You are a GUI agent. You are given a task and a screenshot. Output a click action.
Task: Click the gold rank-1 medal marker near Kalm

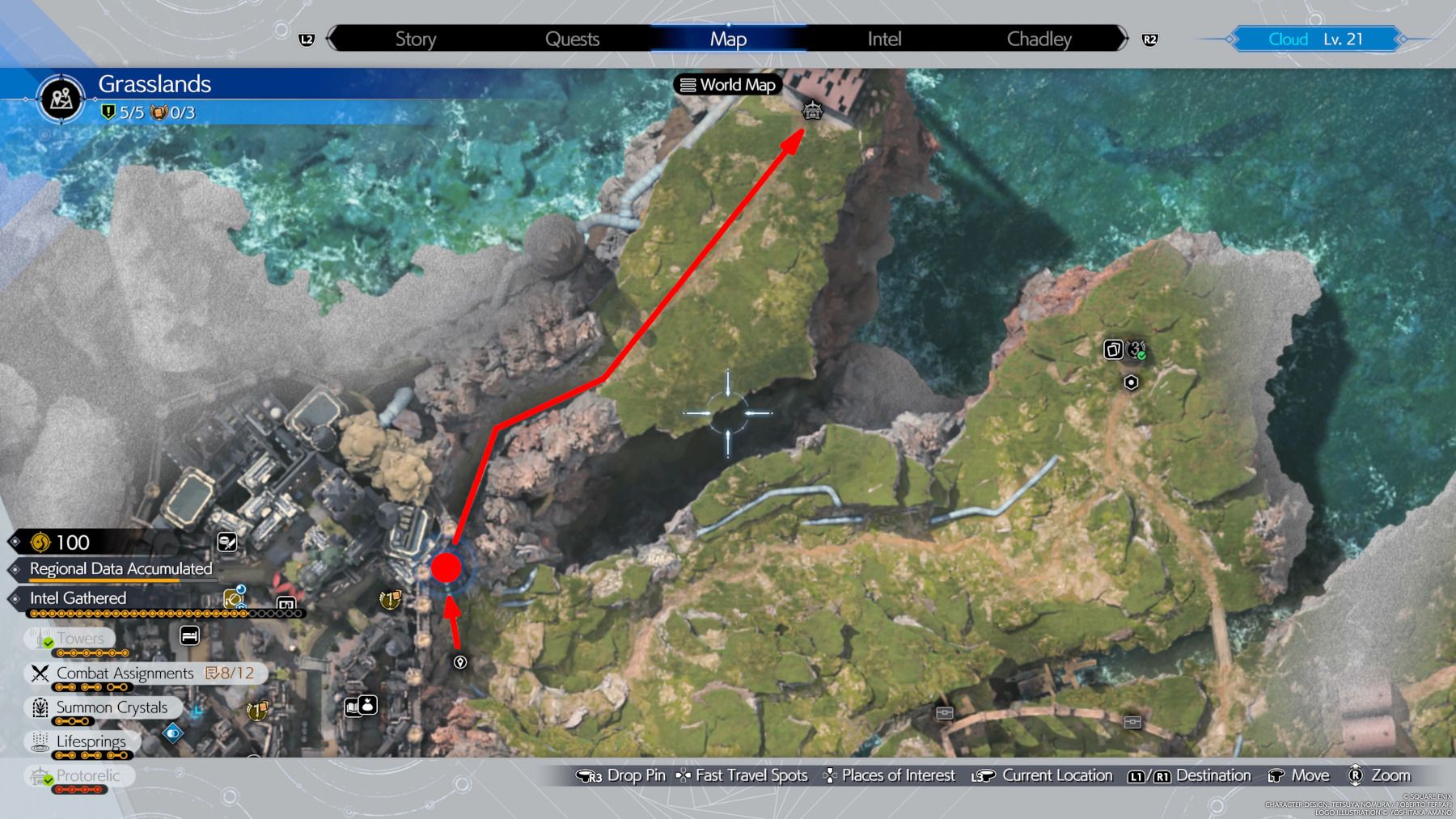point(389,600)
